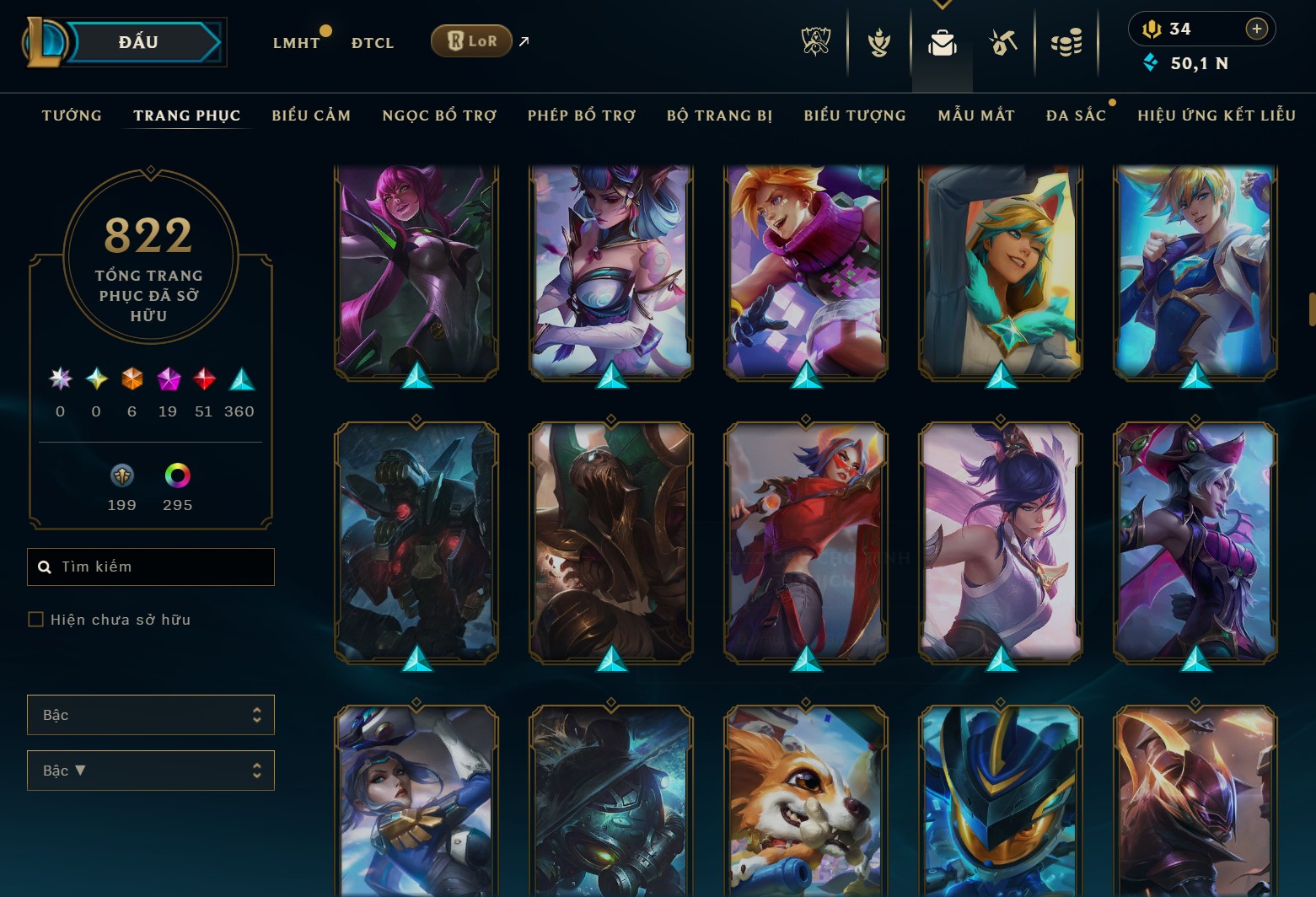Click the League of Legends logo

coord(46,40)
